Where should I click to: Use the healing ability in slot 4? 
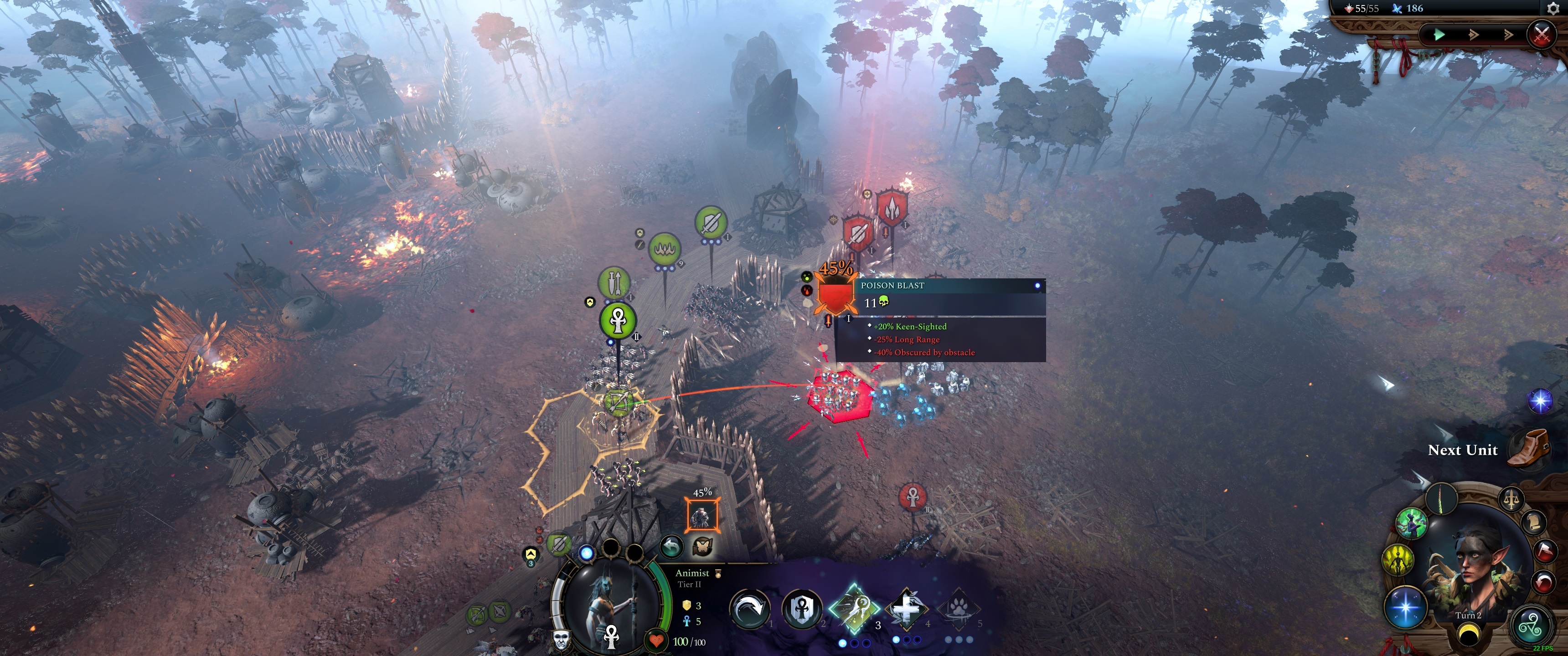(908, 609)
